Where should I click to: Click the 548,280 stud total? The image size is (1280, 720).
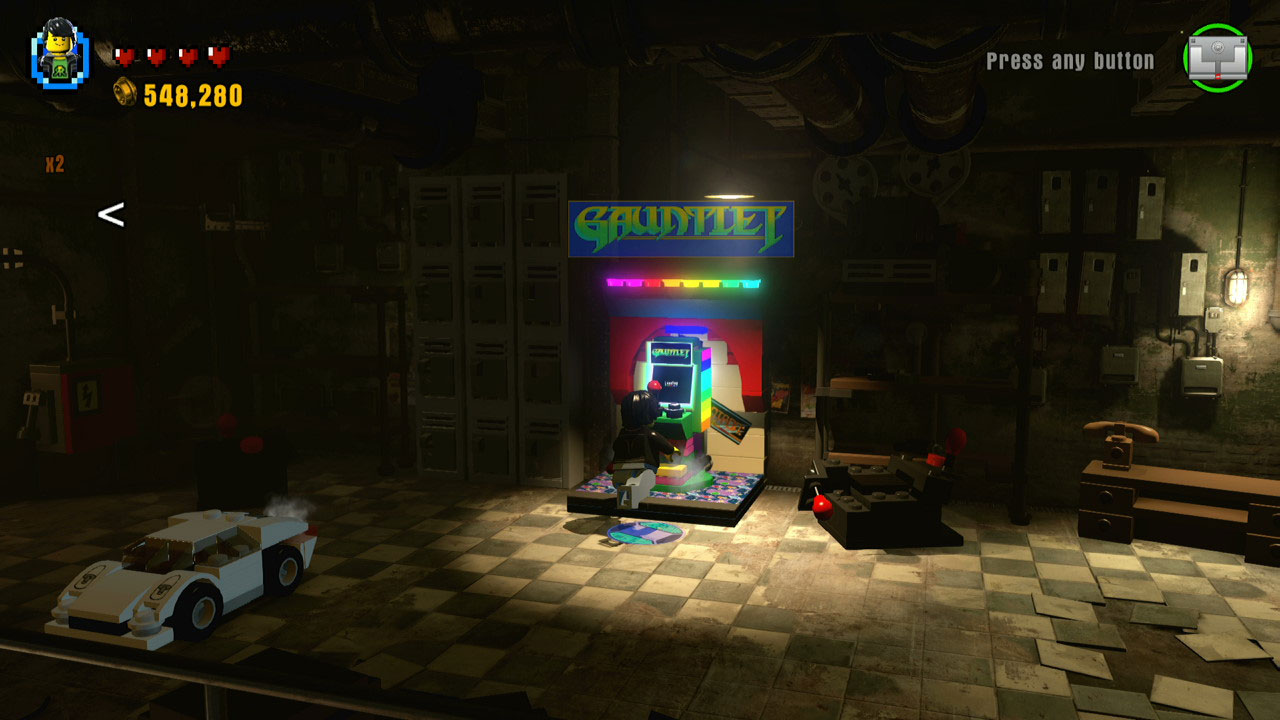(188, 95)
